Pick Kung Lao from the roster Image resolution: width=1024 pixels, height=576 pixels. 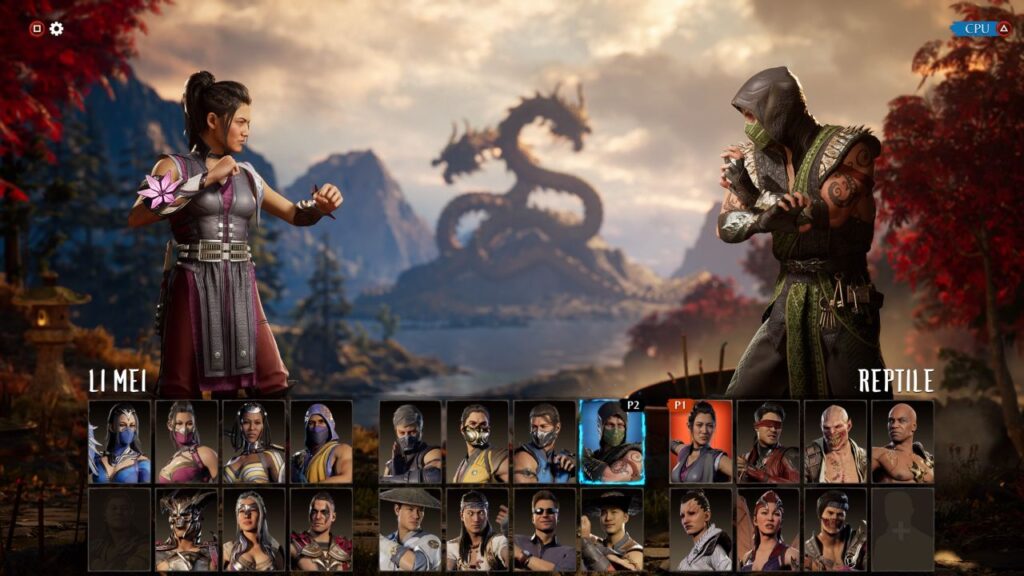[612, 530]
